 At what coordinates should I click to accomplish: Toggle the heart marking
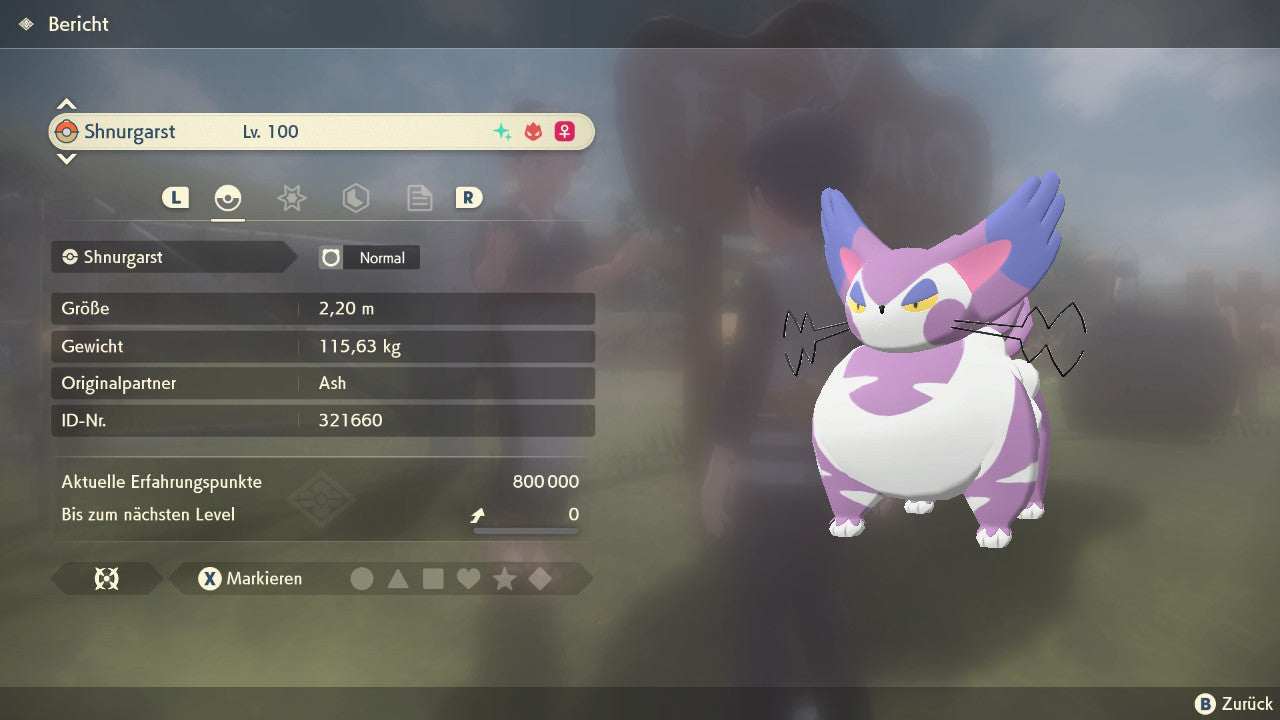tap(468, 579)
